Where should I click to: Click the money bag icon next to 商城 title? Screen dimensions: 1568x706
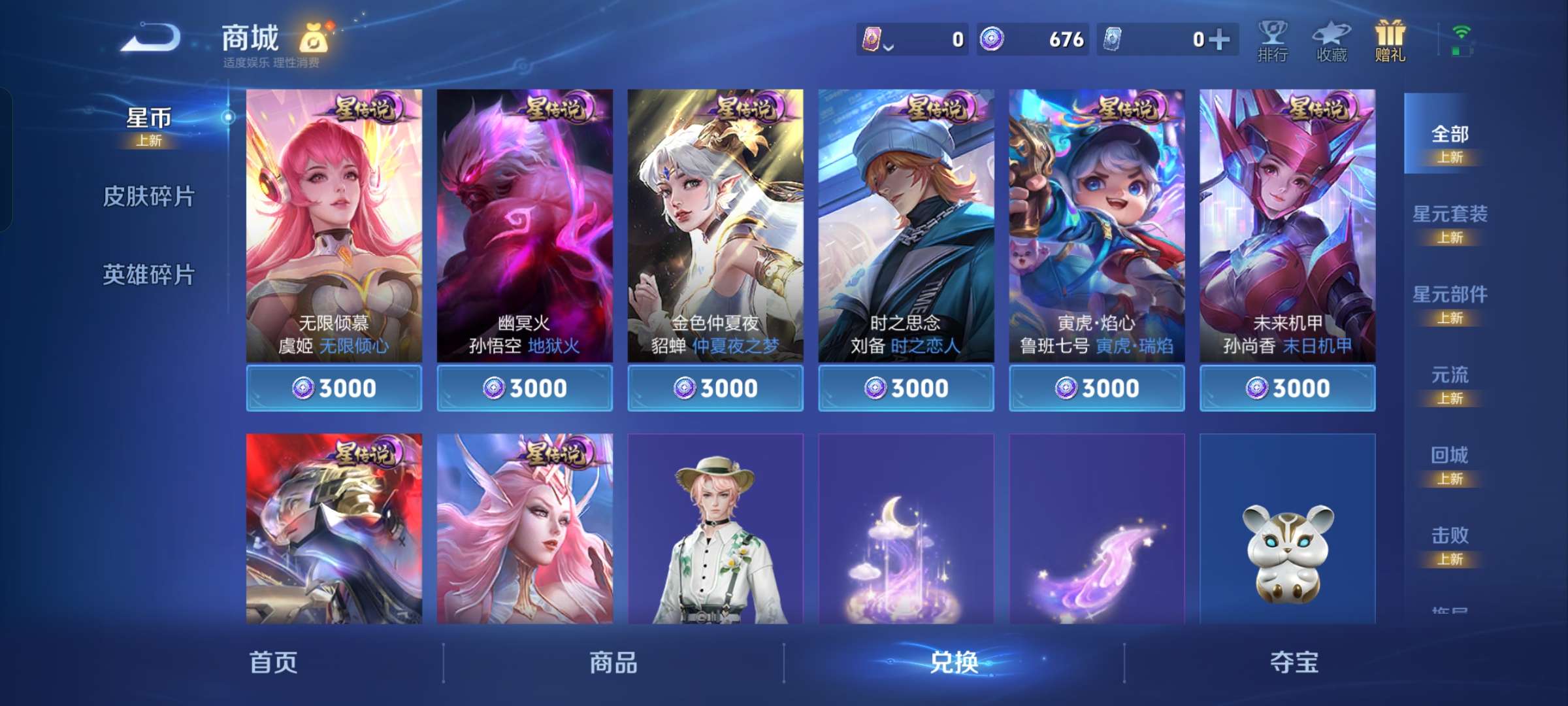(x=317, y=38)
